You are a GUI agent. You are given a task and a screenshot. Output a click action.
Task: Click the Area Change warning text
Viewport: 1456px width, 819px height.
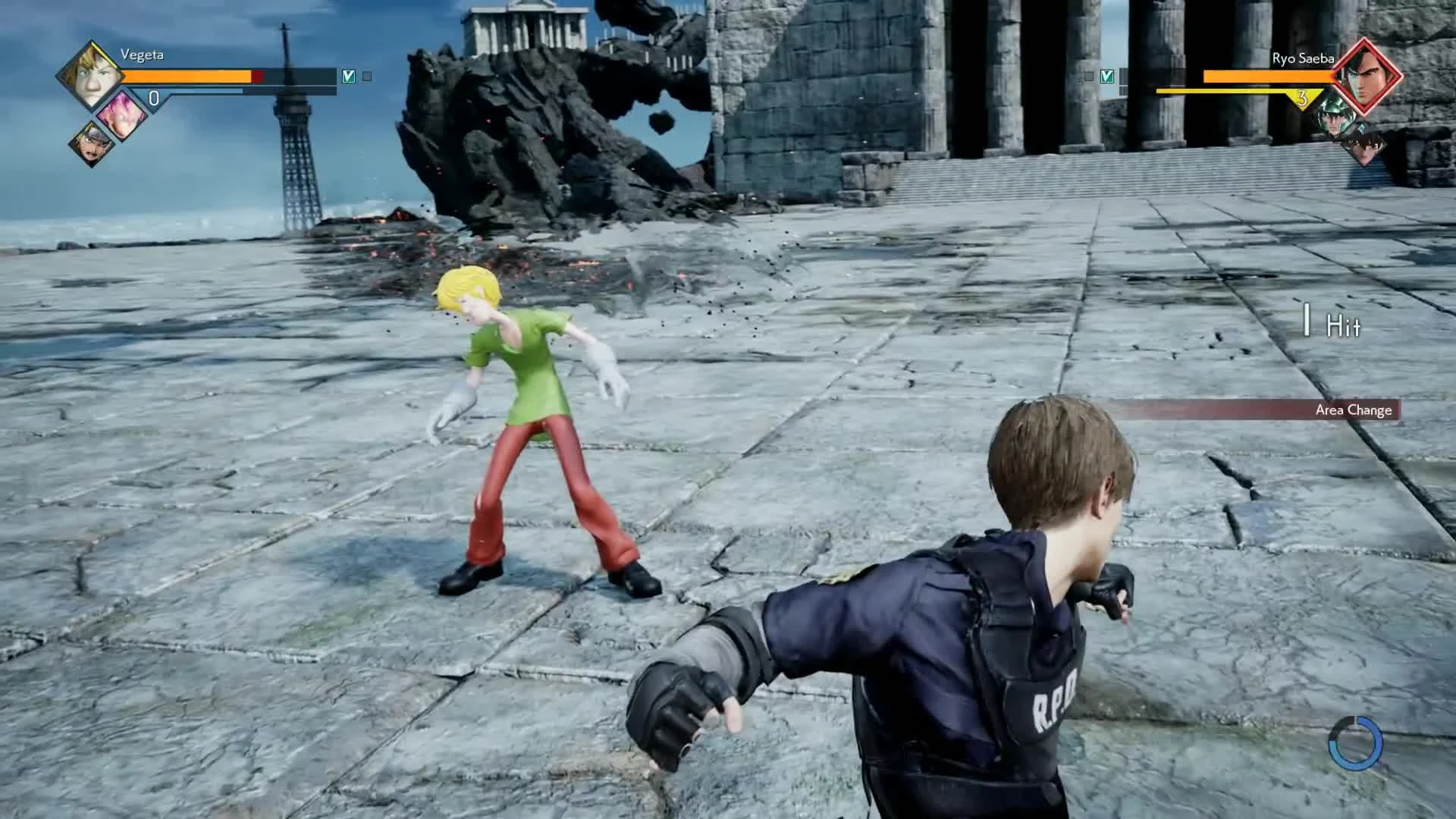pyautogui.click(x=1354, y=410)
